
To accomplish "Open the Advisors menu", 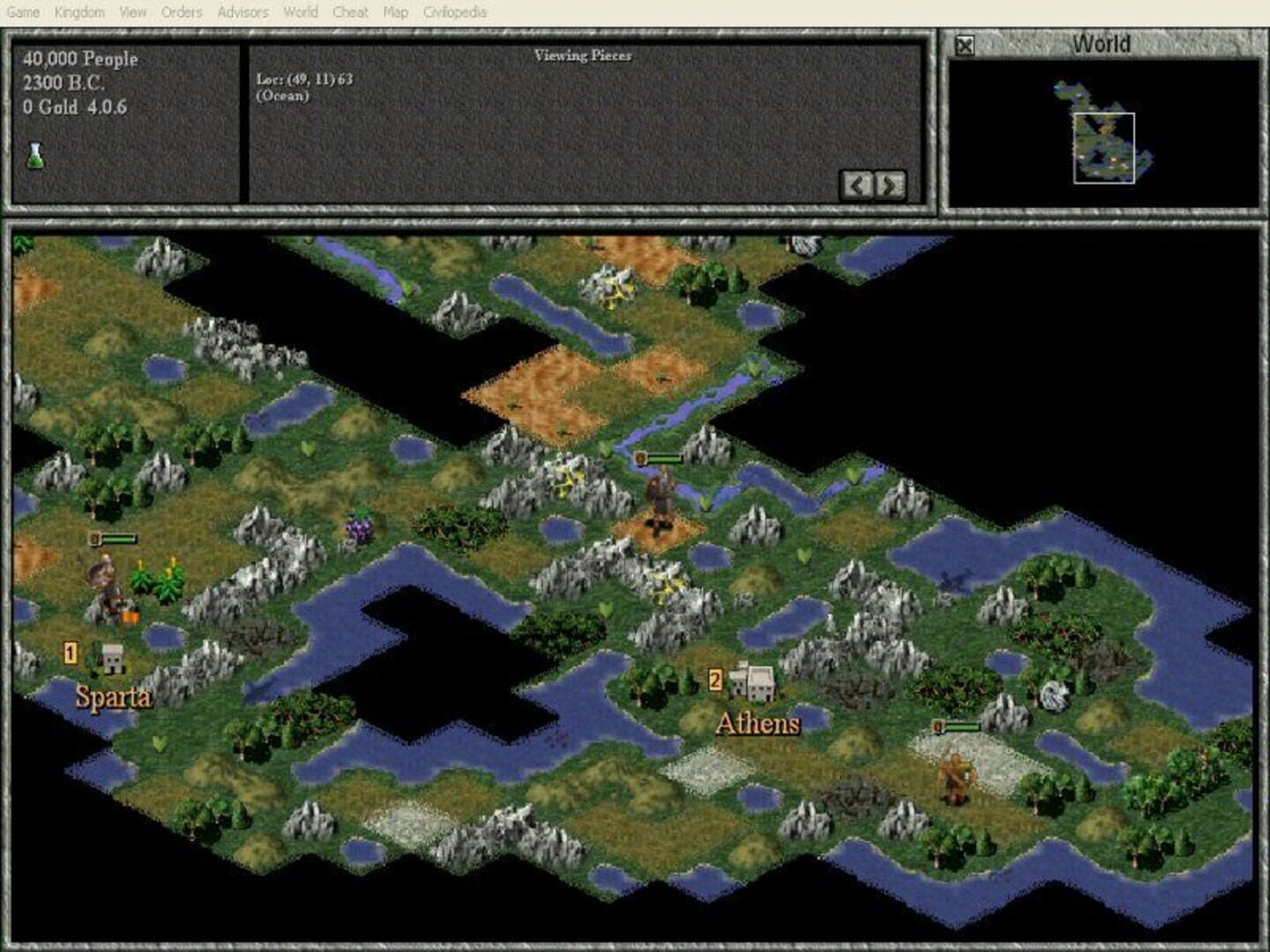I will (x=243, y=12).
